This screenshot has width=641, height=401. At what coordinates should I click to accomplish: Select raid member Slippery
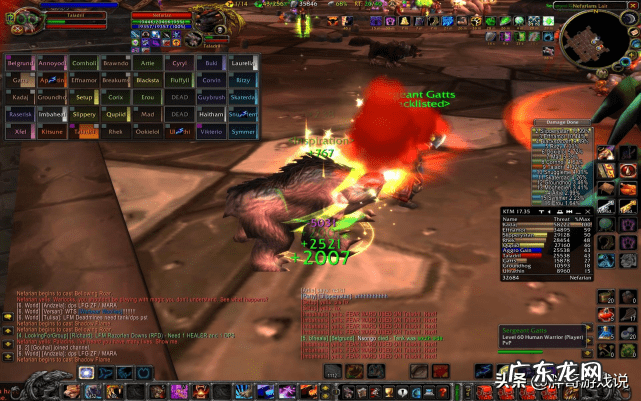(x=84, y=114)
